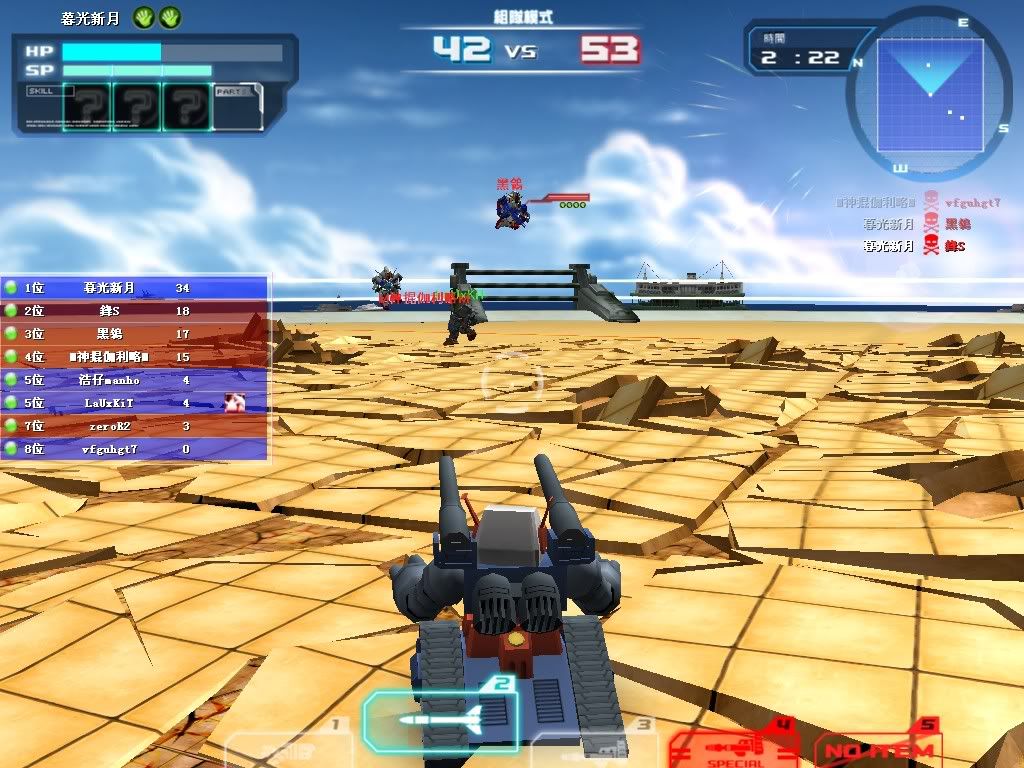Viewport: 1024px width, 768px height.
Task: Select the LaUxKiT scoreboard row
Action: coord(135,403)
